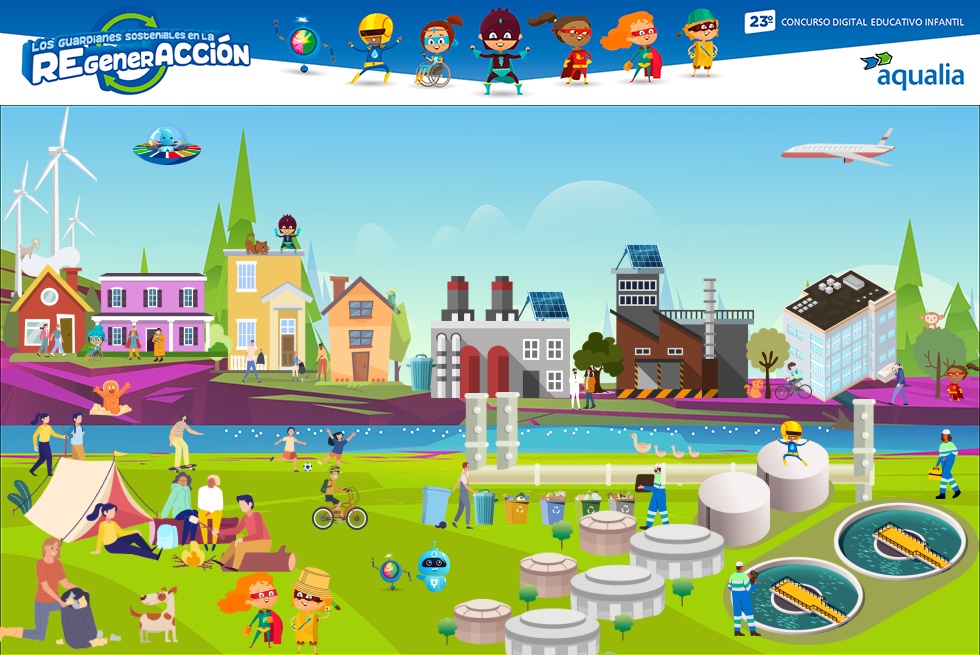Pick the green-hat hero in header

[x=702, y=42]
